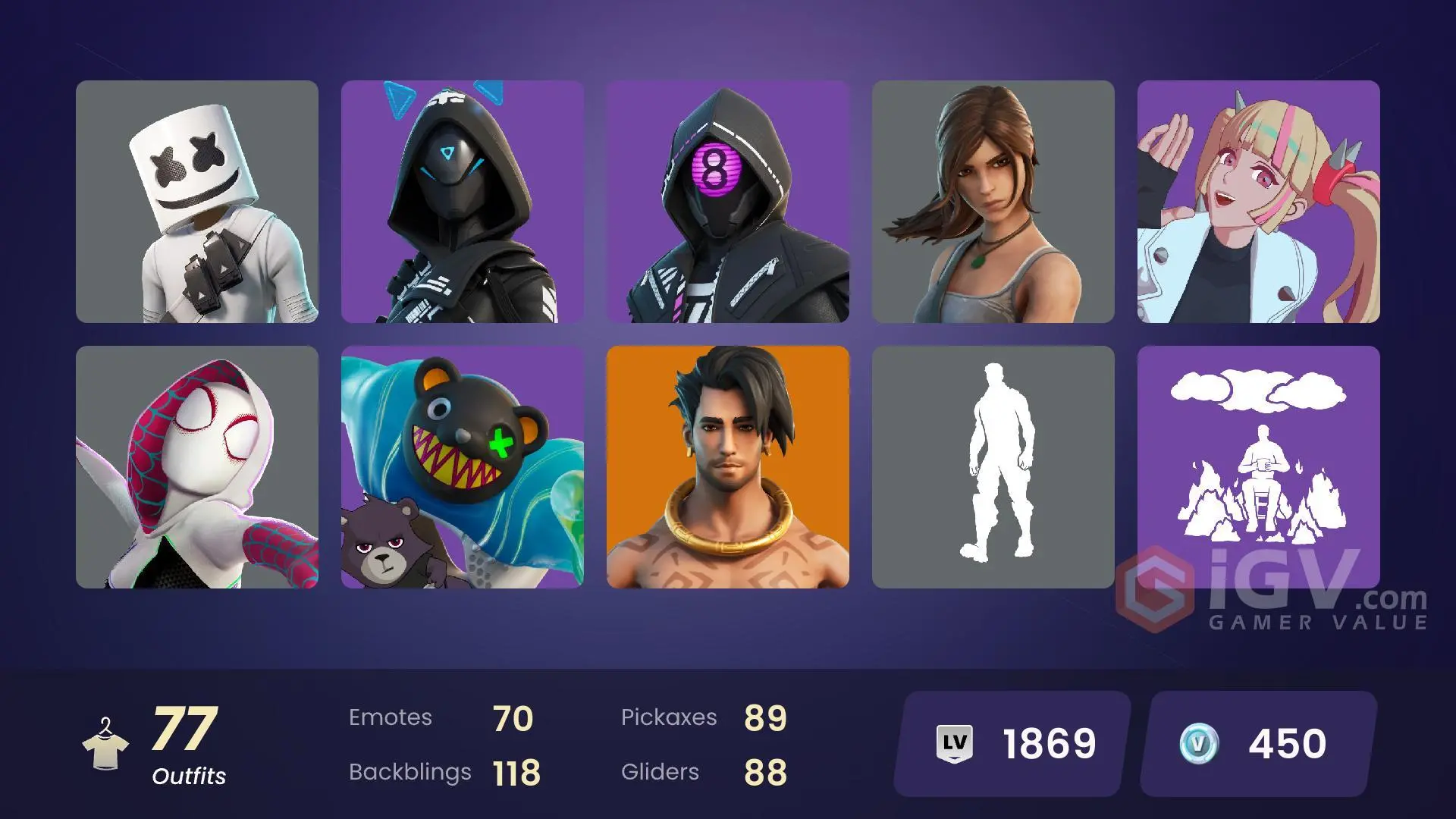This screenshot has width=1456, height=819.
Task: Select the LV level badge icon
Action: click(x=956, y=743)
